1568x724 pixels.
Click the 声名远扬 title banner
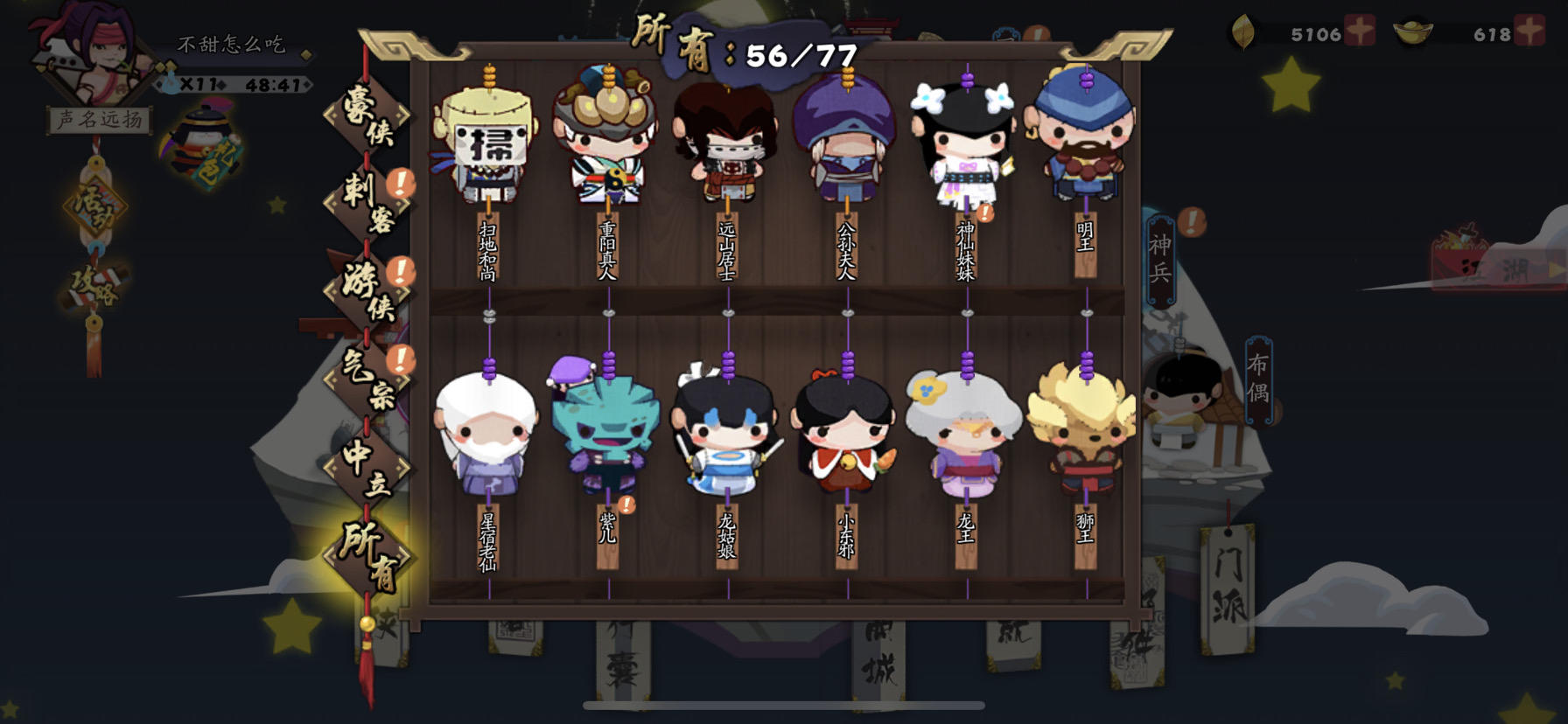click(x=99, y=120)
